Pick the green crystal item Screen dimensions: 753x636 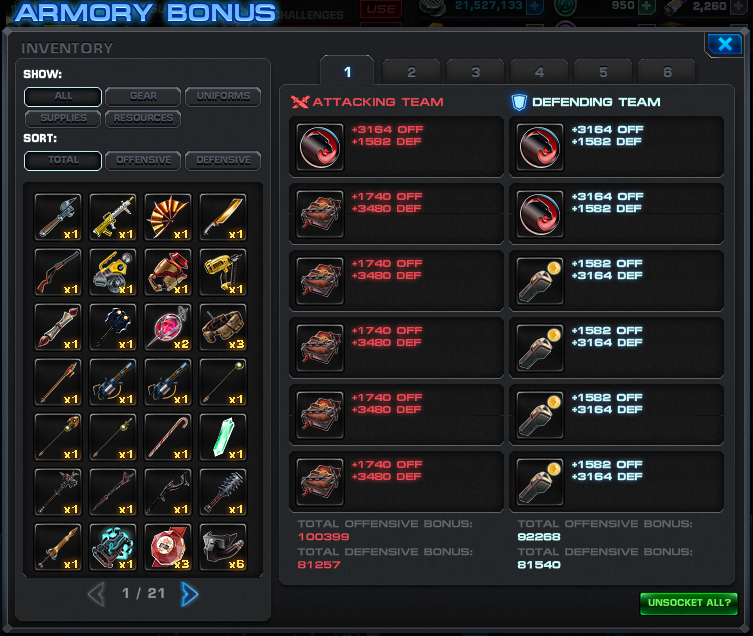click(x=223, y=437)
